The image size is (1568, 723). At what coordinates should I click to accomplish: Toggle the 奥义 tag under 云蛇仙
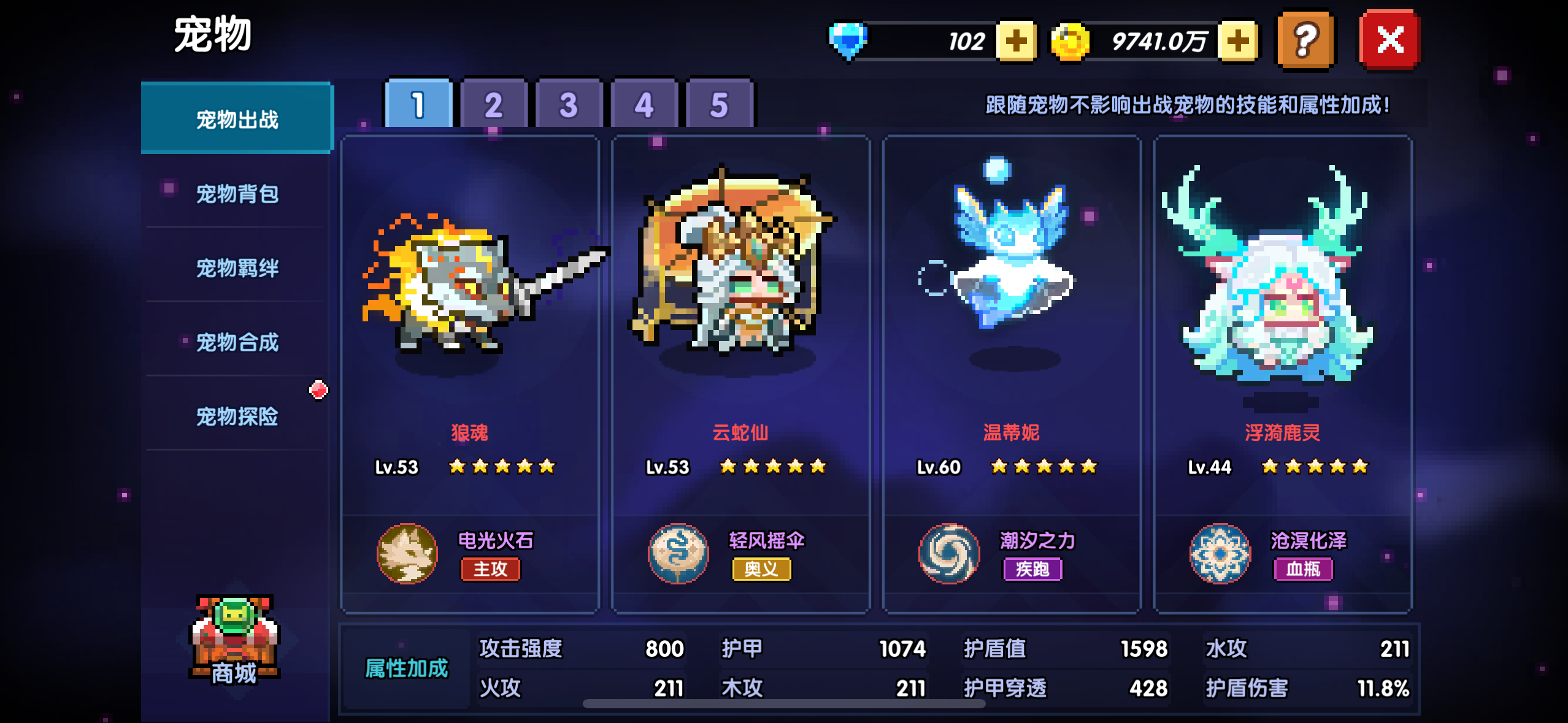[x=761, y=570]
